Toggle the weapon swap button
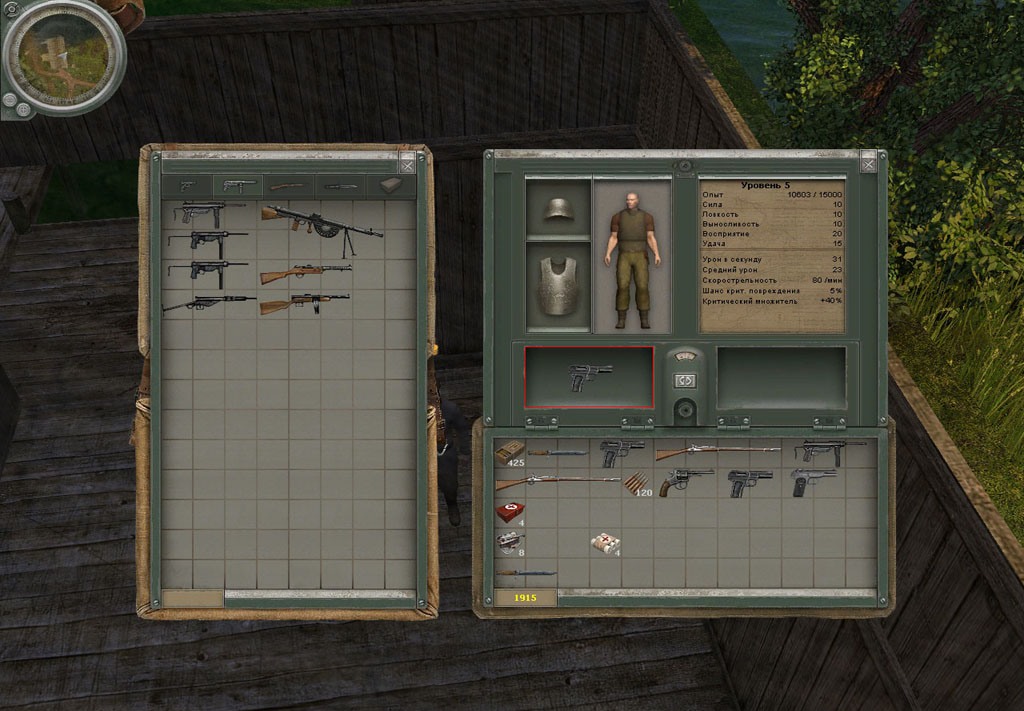The width and height of the screenshot is (1024, 711). pyautogui.click(x=685, y=380)
